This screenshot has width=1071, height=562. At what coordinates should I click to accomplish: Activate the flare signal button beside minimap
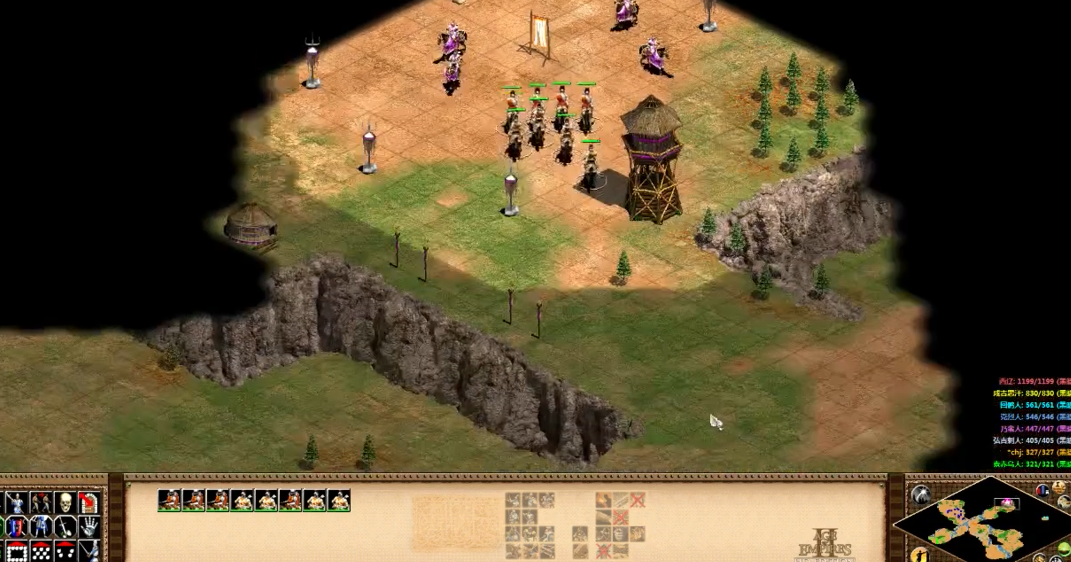(x=919, y=495)
